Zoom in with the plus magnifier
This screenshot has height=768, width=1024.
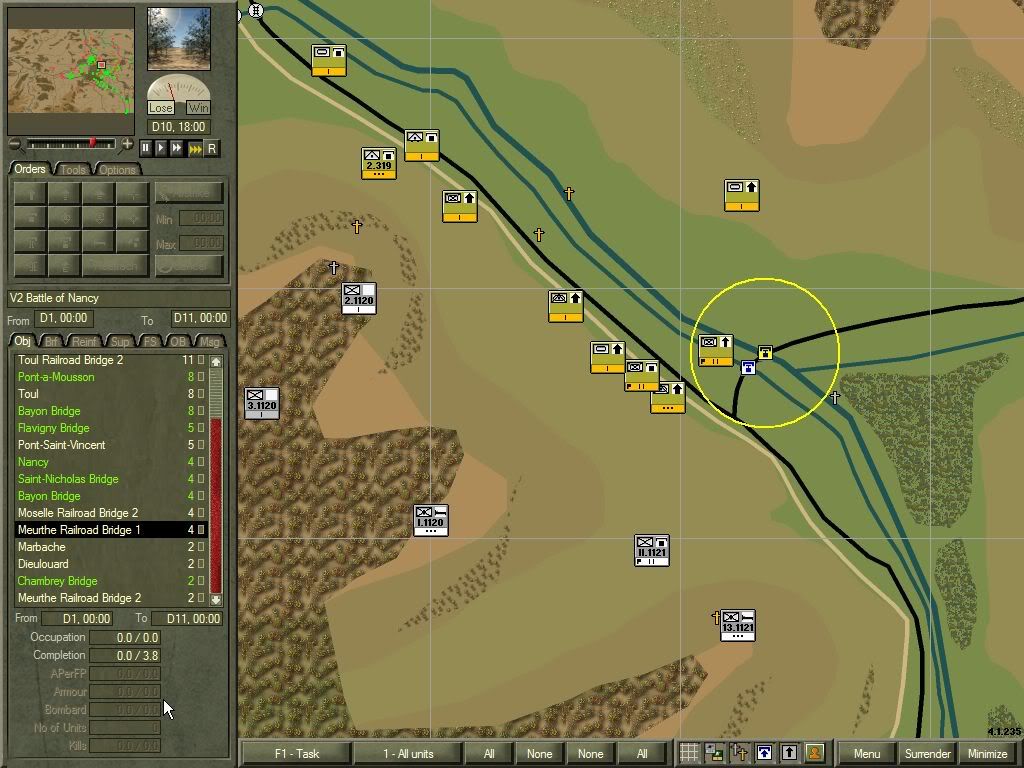128,145
